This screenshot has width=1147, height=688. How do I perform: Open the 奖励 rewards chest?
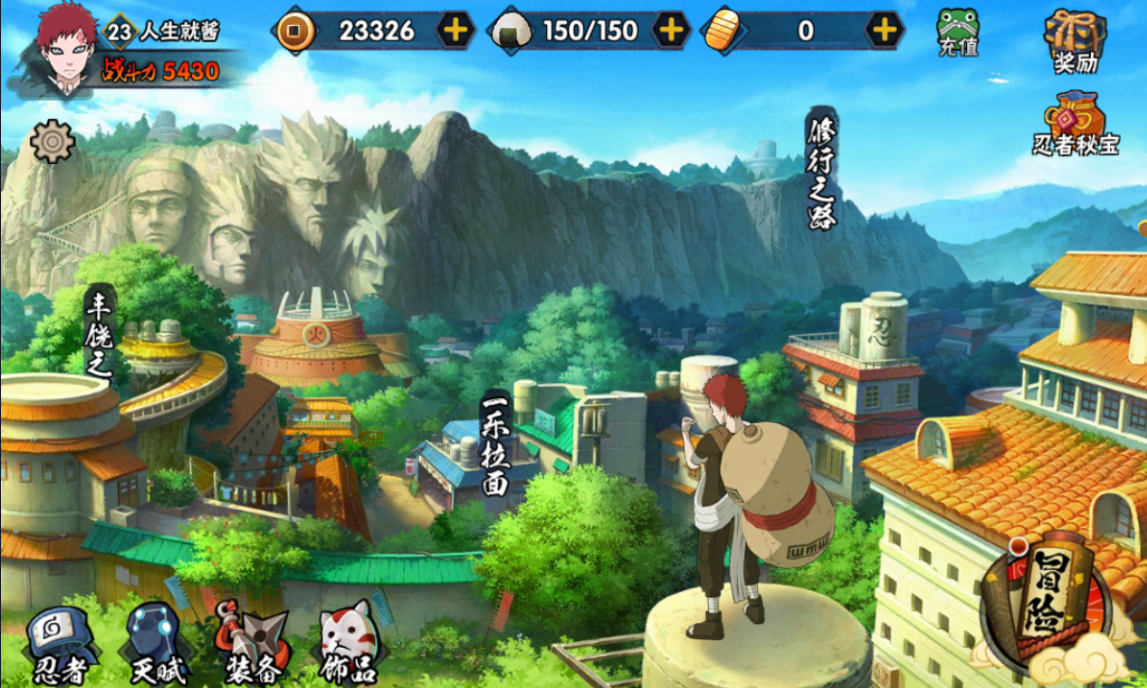point(1075,40)
